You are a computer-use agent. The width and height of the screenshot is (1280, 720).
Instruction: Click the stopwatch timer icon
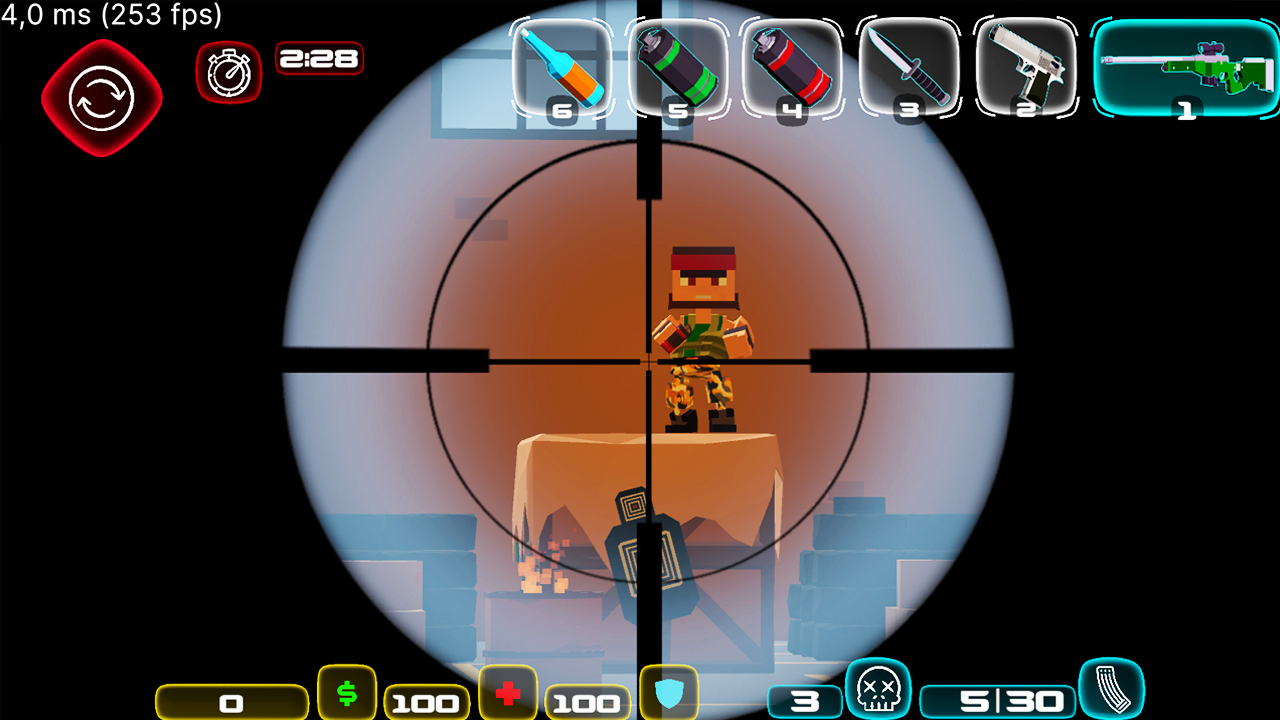(x=228, y=70)
